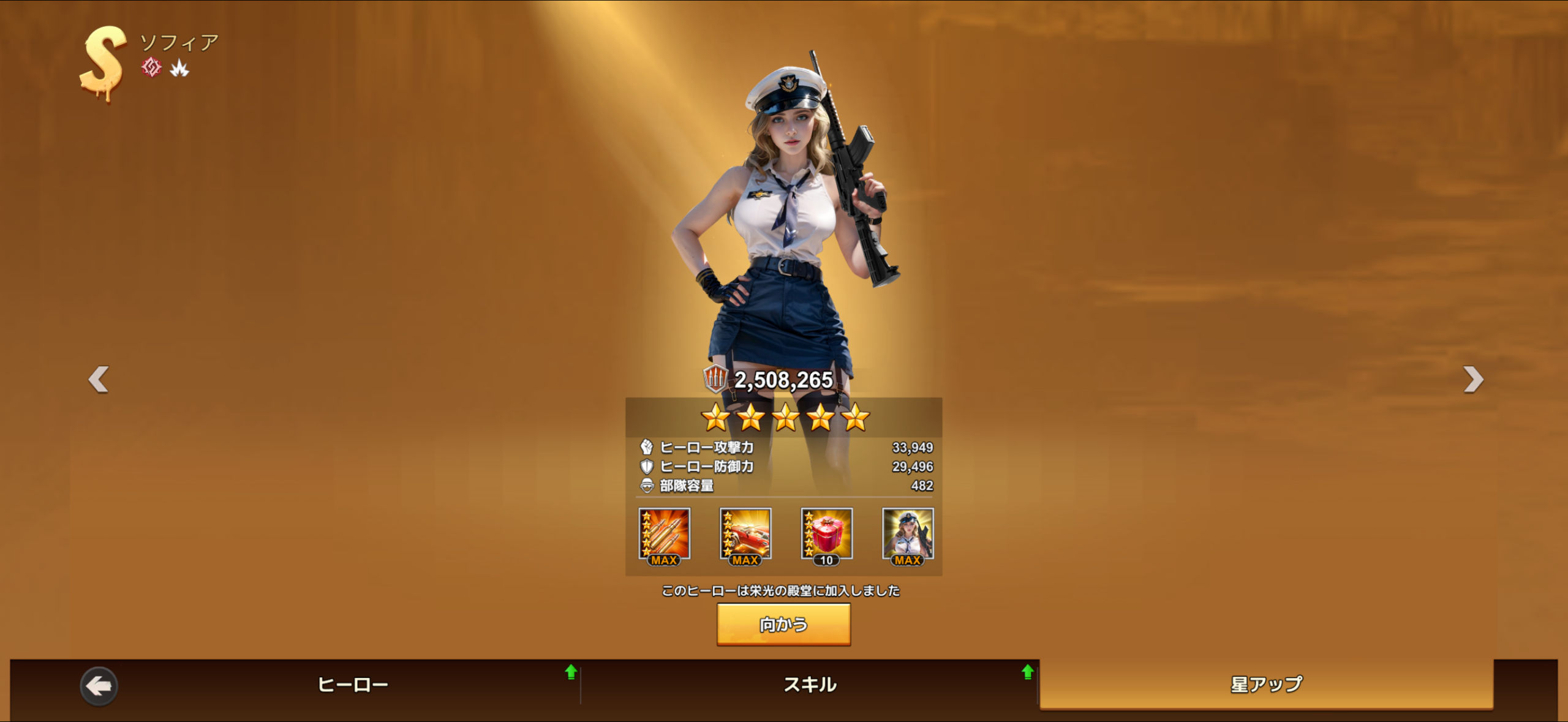
Task: Click the yellow 向かう button
Action: tap(783, 624)
